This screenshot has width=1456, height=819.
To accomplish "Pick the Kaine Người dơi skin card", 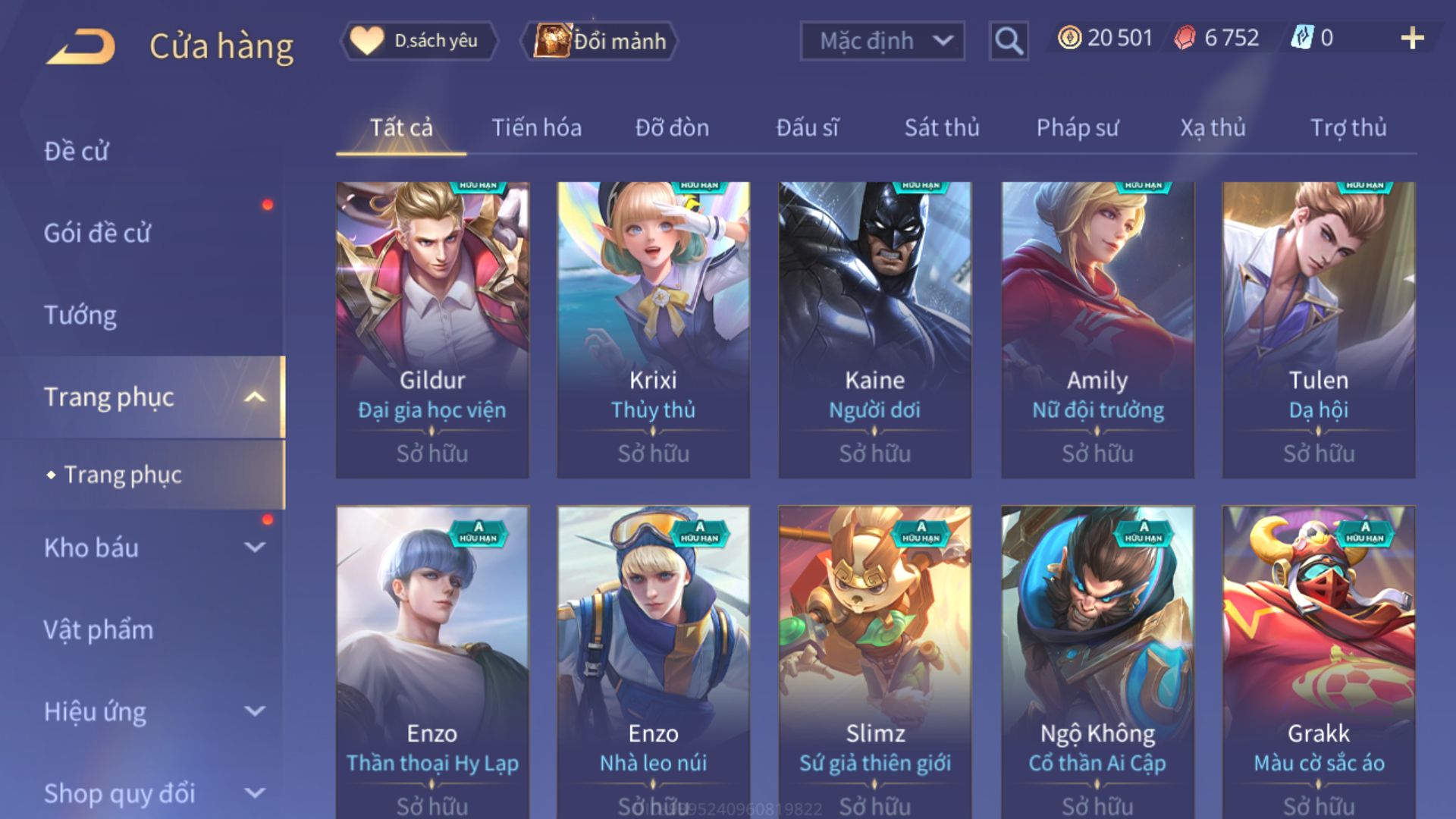I will (874, 329).
